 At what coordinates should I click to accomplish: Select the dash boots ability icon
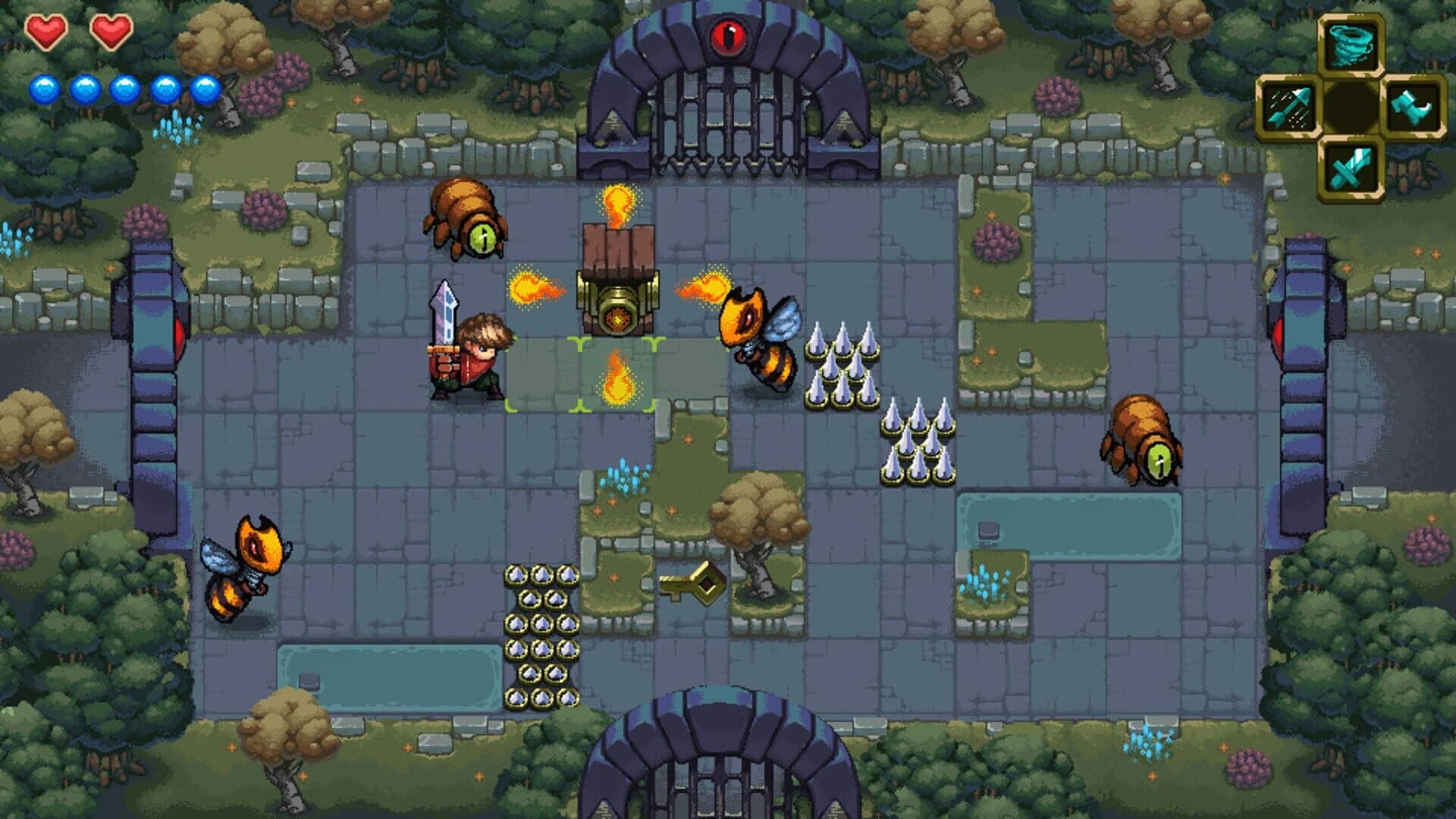pos(1411,105)
